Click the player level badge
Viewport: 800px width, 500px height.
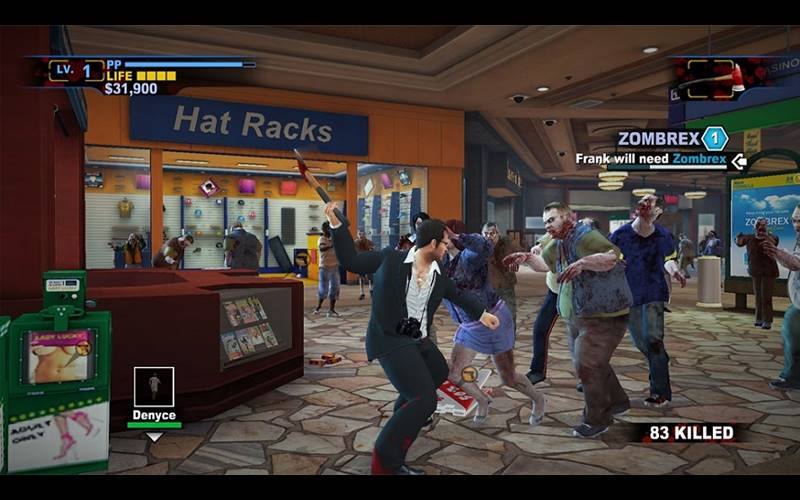pyautogui.click(x=77, y=71)
